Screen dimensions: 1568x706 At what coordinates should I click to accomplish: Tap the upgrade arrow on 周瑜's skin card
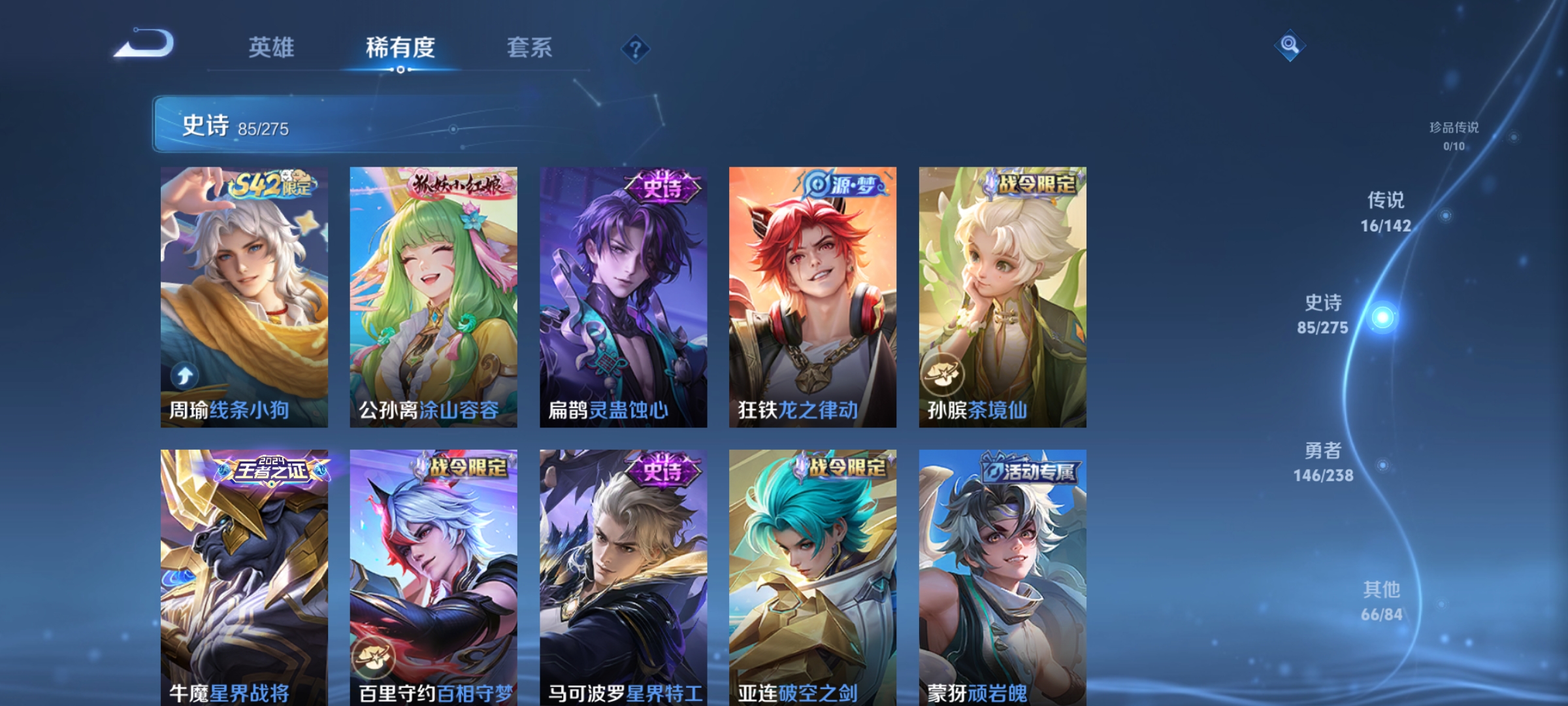click(x=186, y=375)
